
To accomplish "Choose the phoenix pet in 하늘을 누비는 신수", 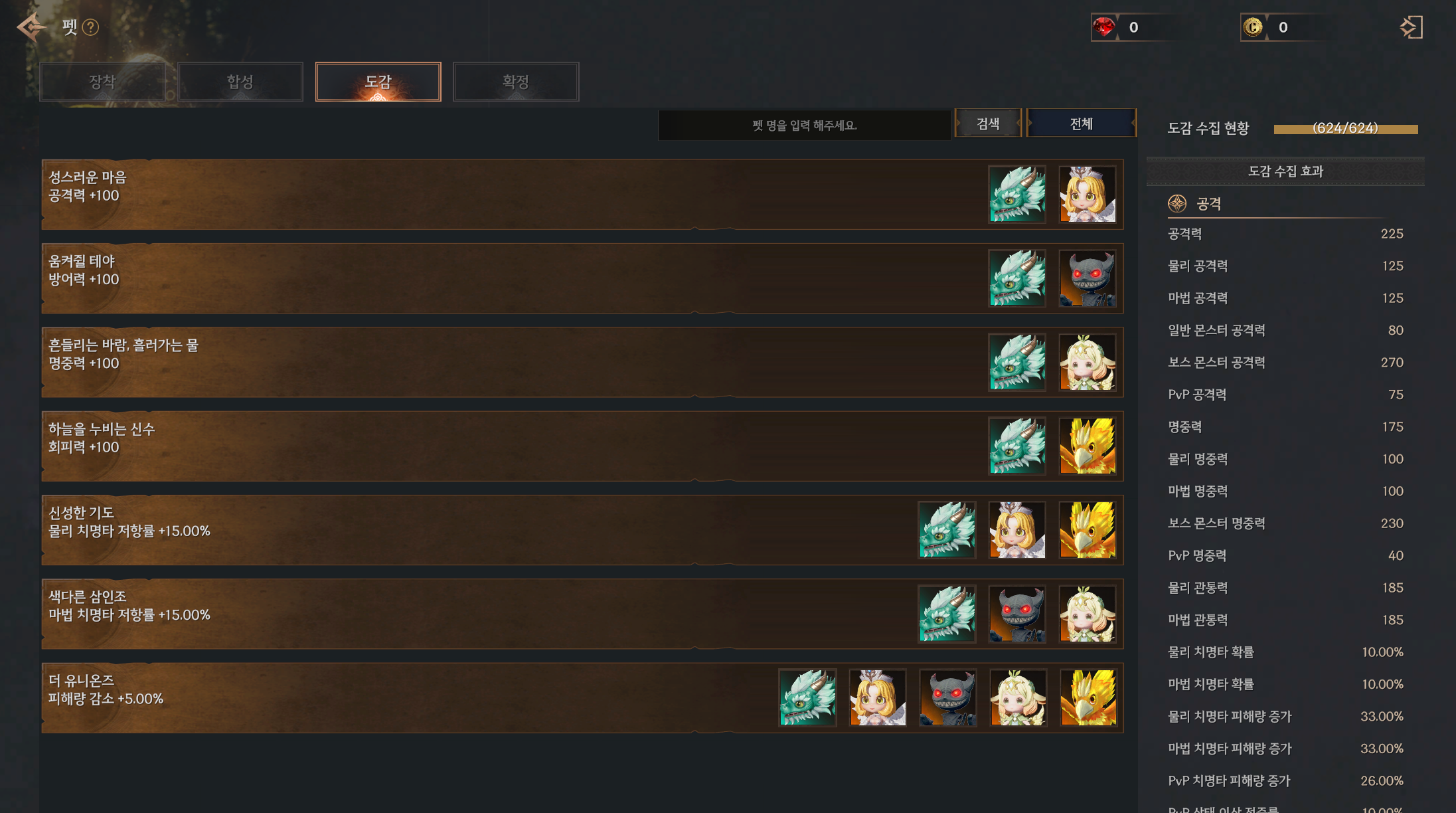I will [1087, 446].
